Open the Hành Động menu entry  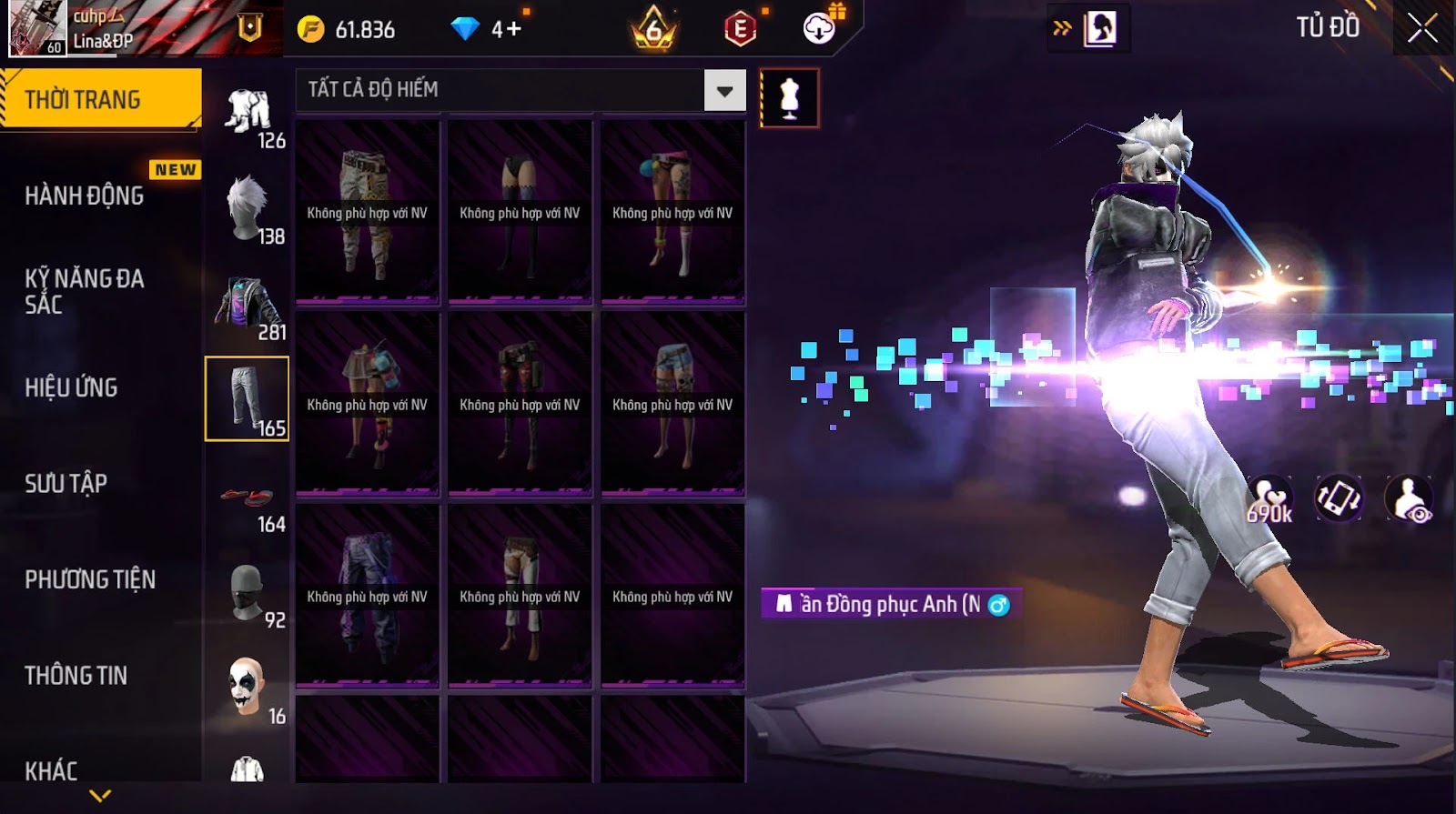pos(85,196)
